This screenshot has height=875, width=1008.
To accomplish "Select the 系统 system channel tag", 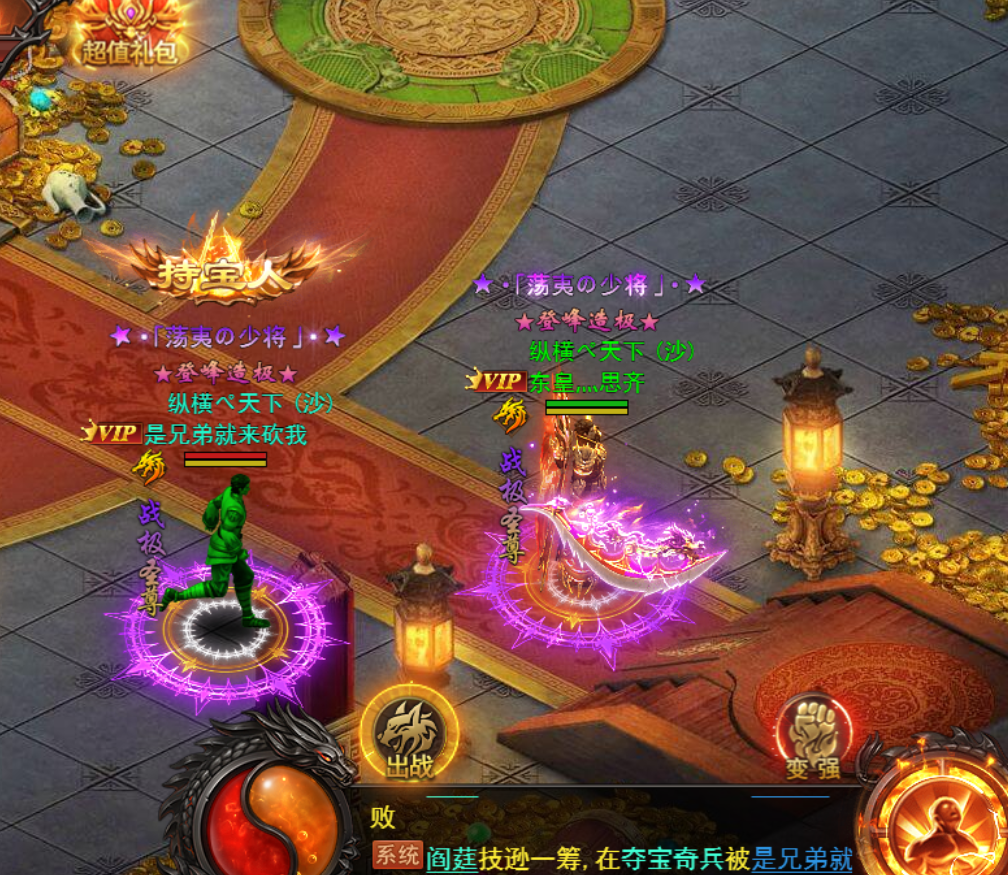I will [x=397, y=856].
